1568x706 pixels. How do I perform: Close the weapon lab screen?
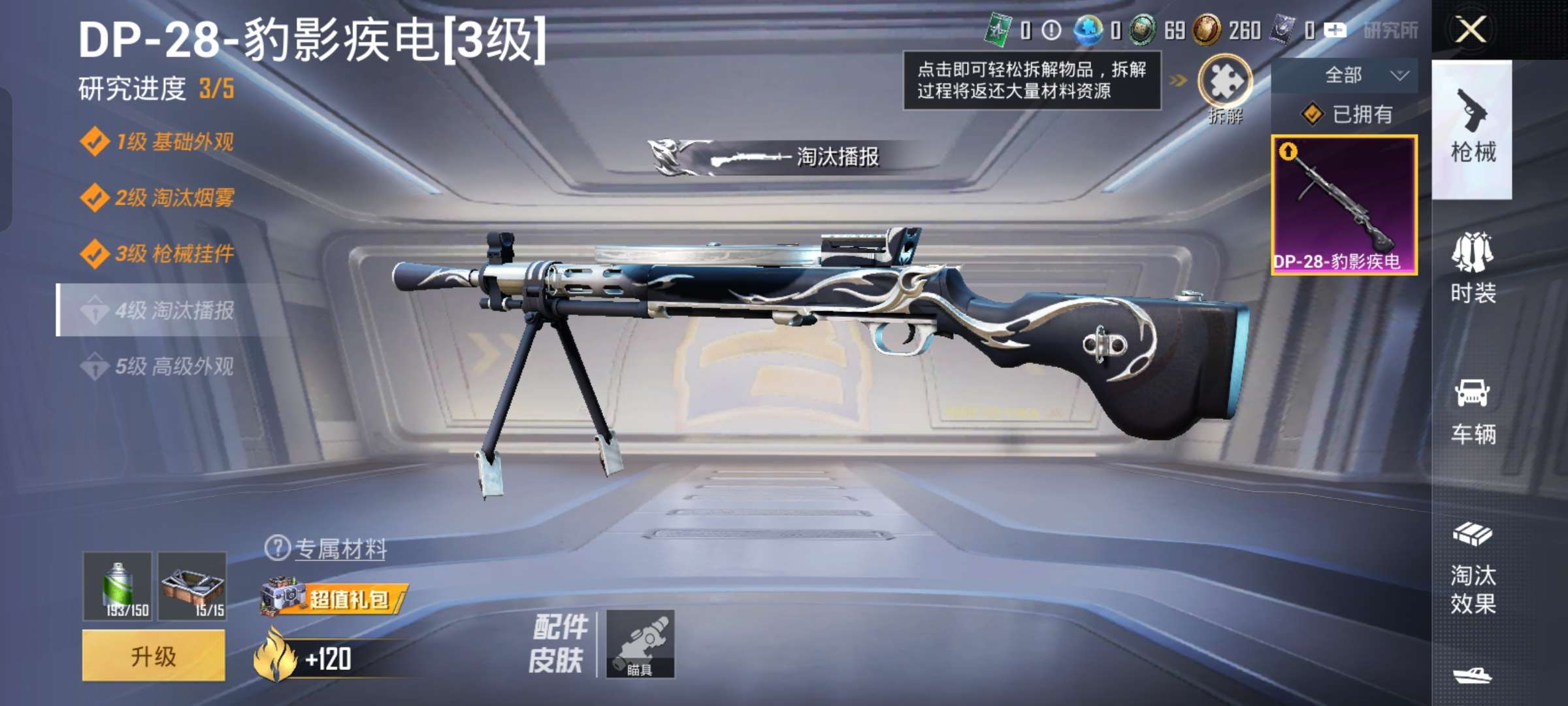coord(1471,29)
